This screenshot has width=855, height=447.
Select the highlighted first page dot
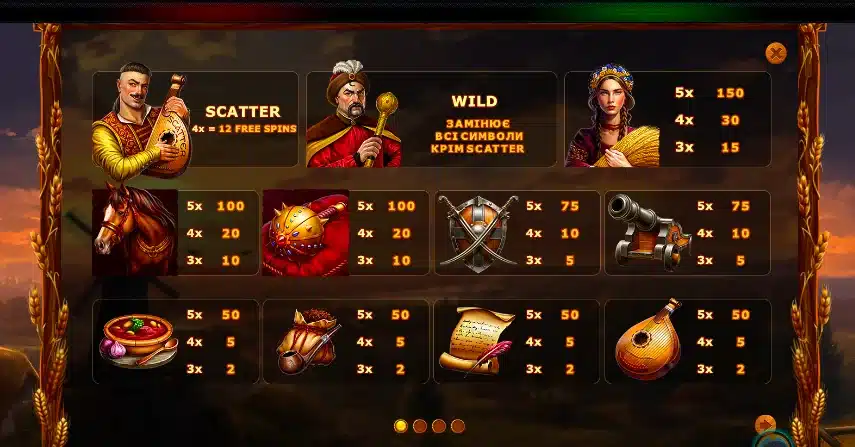point(401,426)
